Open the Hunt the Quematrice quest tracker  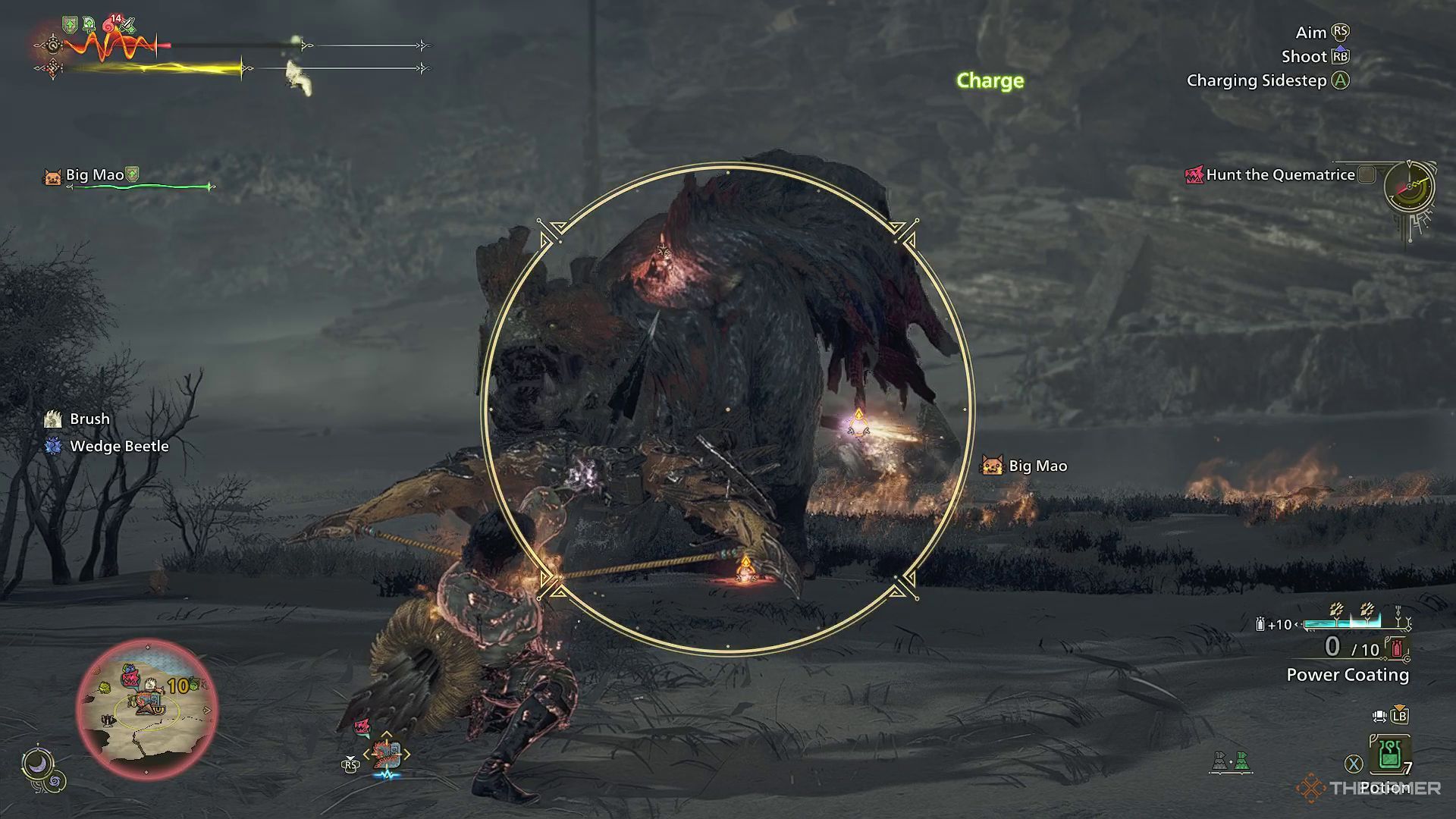click(1280, 175)
